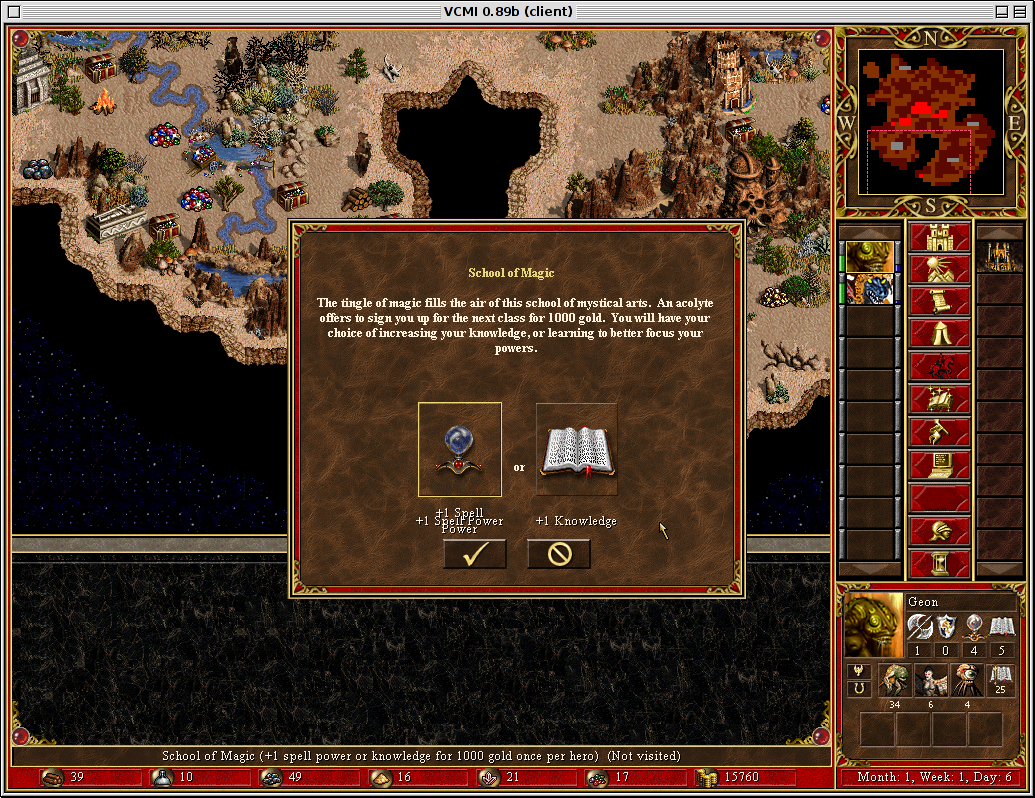Close the VCMI window from the title bar
Screen dimensions: 1035x798
coord(13,11)
